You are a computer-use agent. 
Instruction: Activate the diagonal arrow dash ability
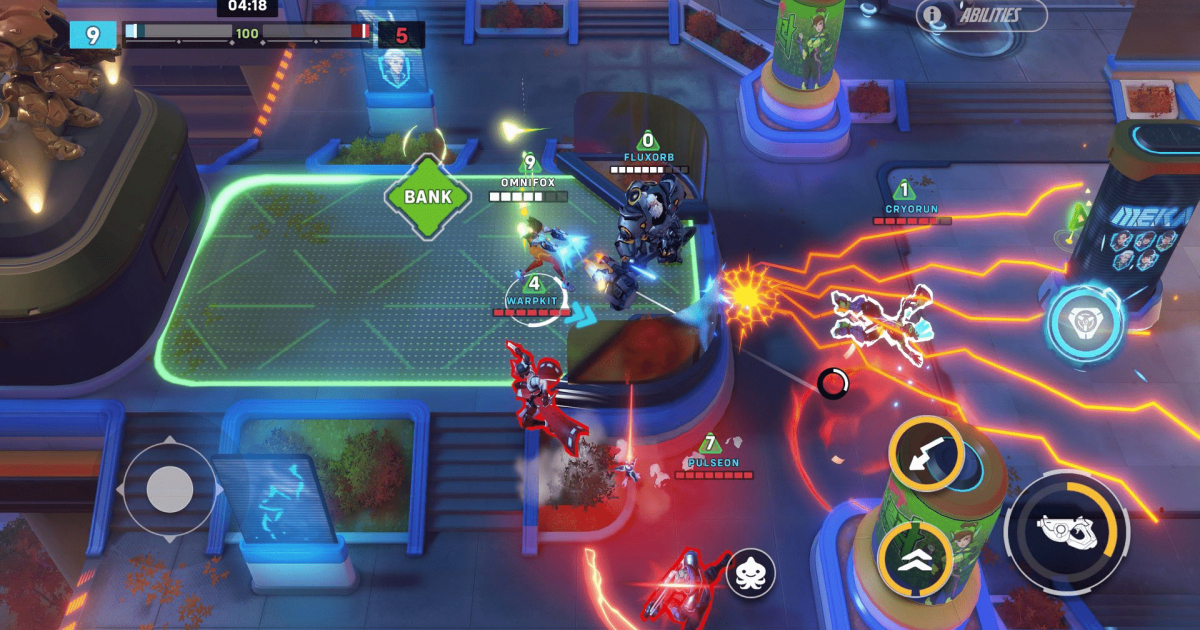926,455
